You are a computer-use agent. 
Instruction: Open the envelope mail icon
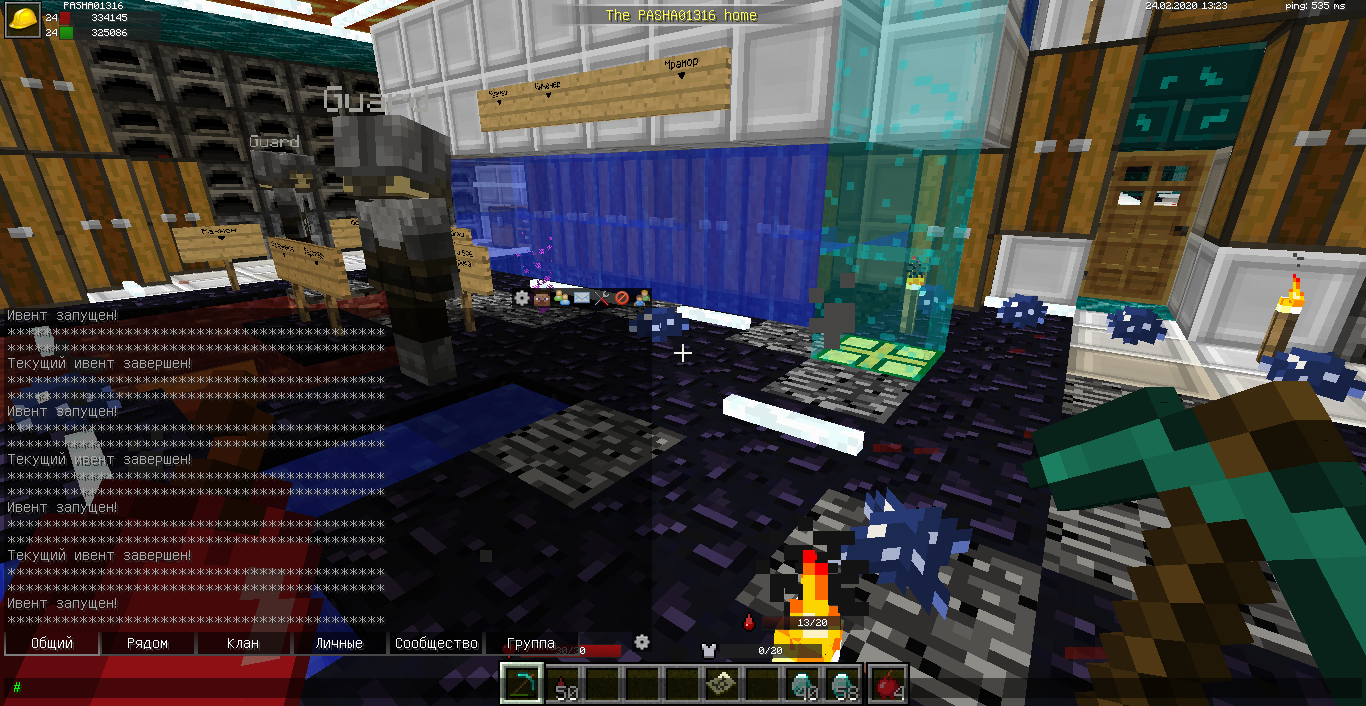coord(582,298)
